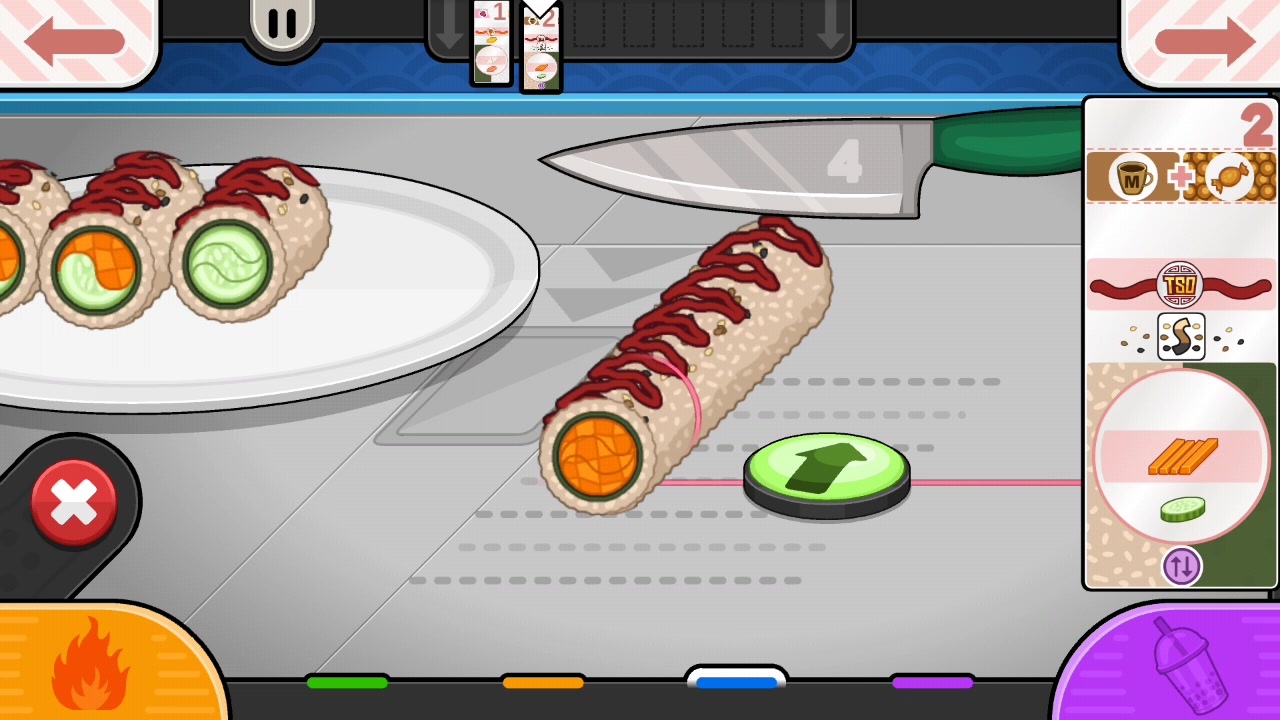Switch to the orange station tab

[x=543, y=683]
